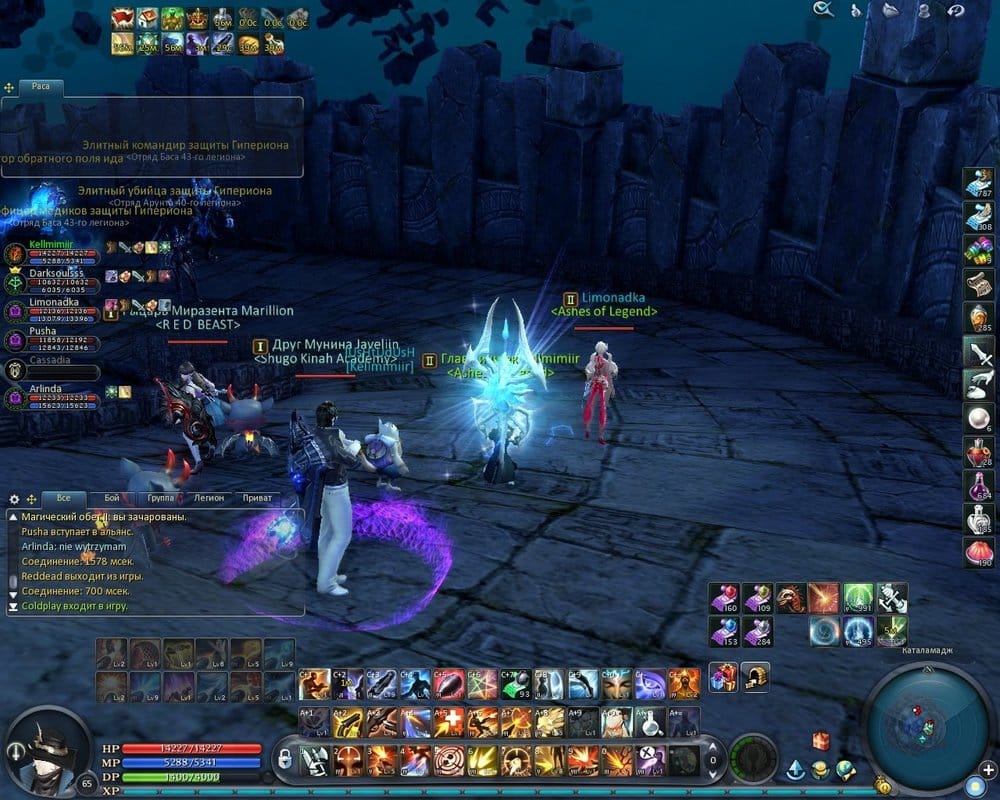Screen dimensions: 1000x800
Task: Use the blue gem scroll with count 153
Action: pyautogui.click(x=724, y=632)
